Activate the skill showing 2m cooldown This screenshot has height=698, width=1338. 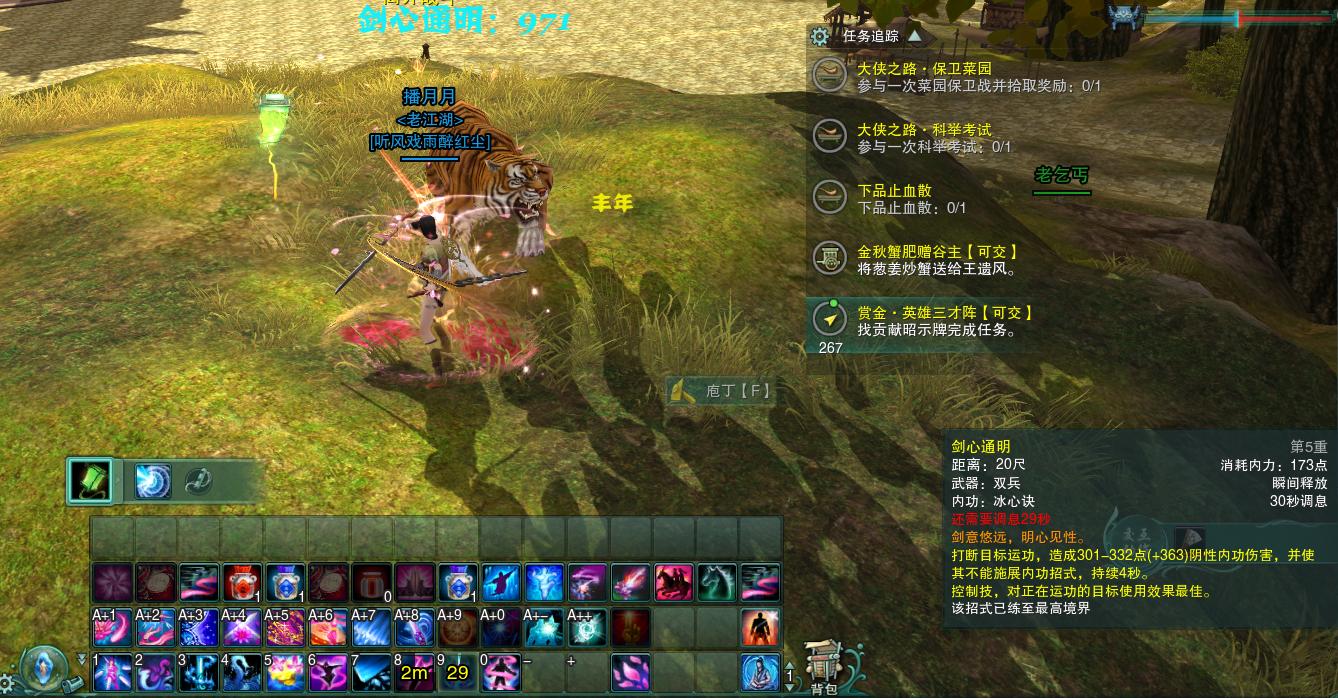click(x=413, y=672)
